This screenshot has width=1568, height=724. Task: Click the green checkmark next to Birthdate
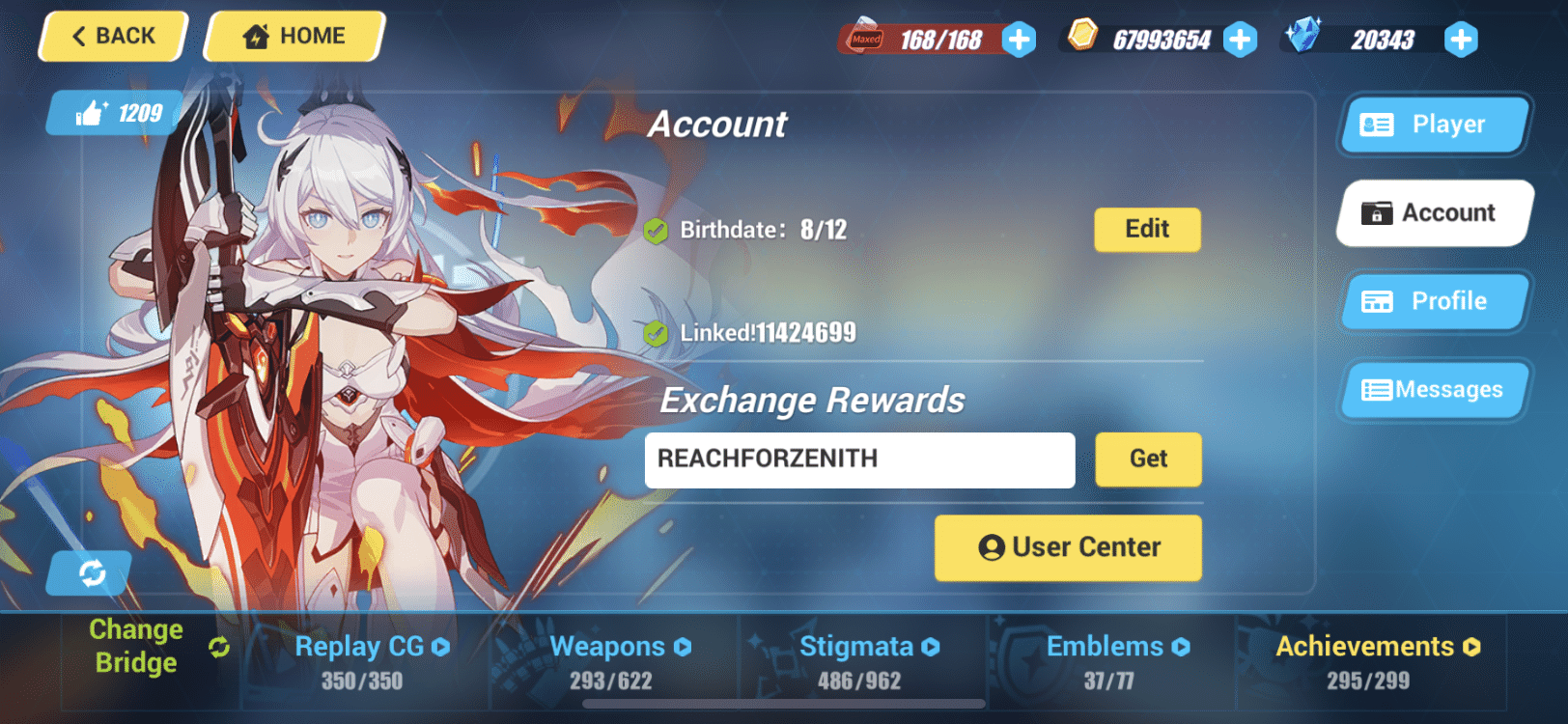tap(658, 230)
